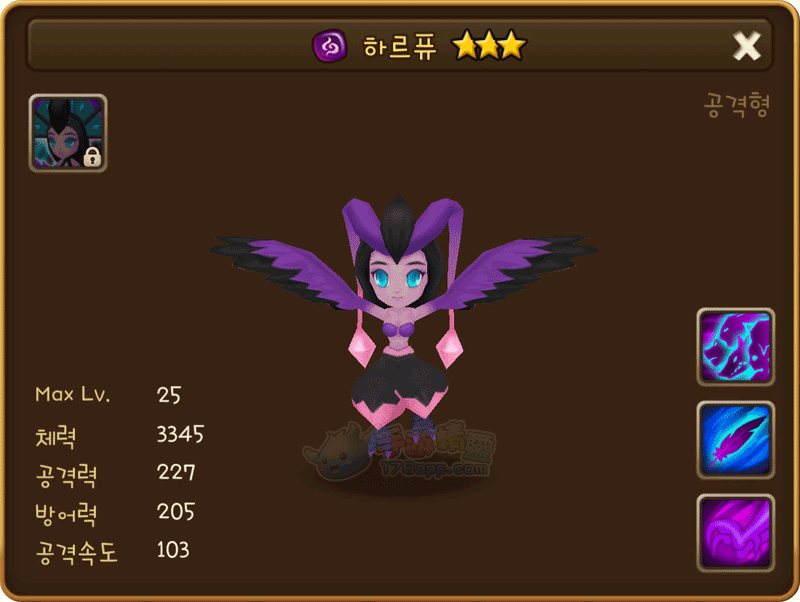Open the purple swirl skill icon
The width and height of the screenshot is (800, 602).
735,533
